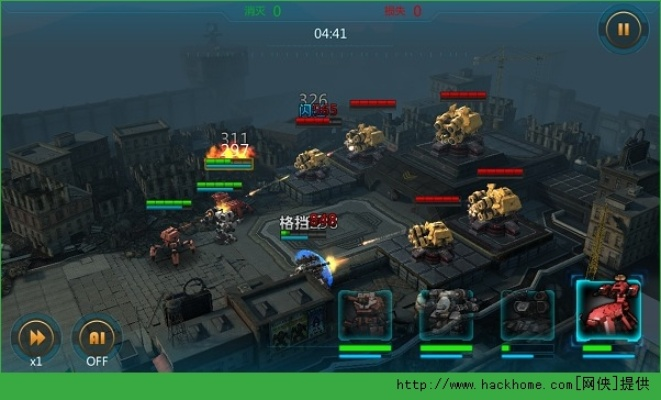Select the grey heavy mech portrait
Viewport: 661px width, 400px height.
[x=445, y=314]
